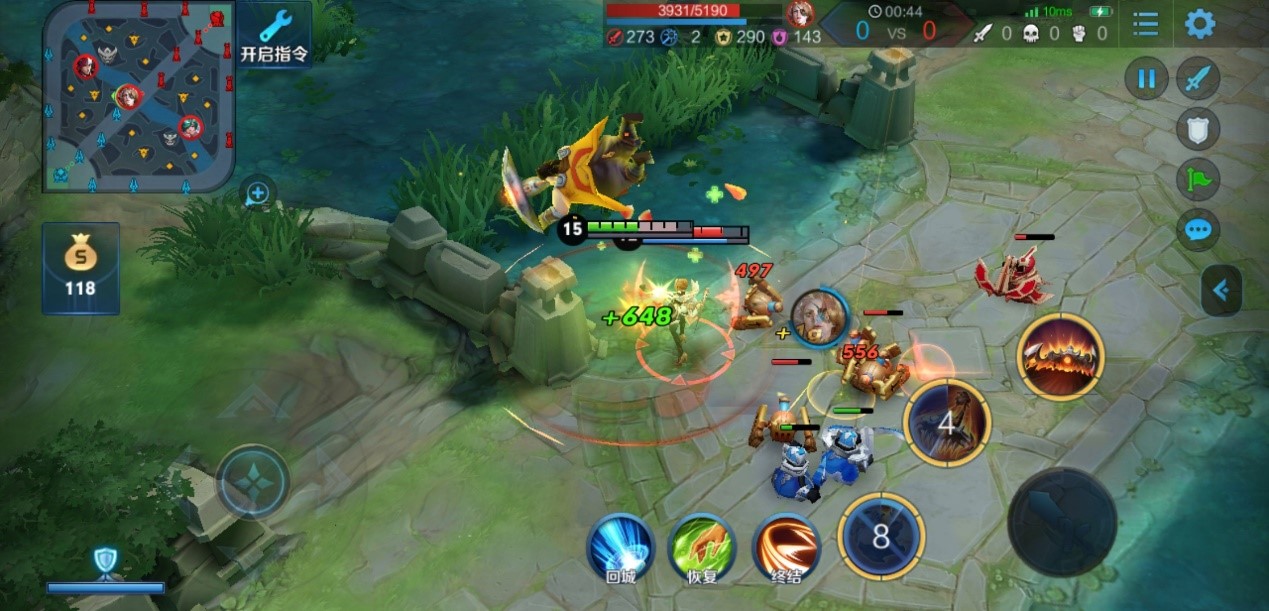Open the gold shop showing 118
The image size is (1269, 611).
tap(80, 267)
